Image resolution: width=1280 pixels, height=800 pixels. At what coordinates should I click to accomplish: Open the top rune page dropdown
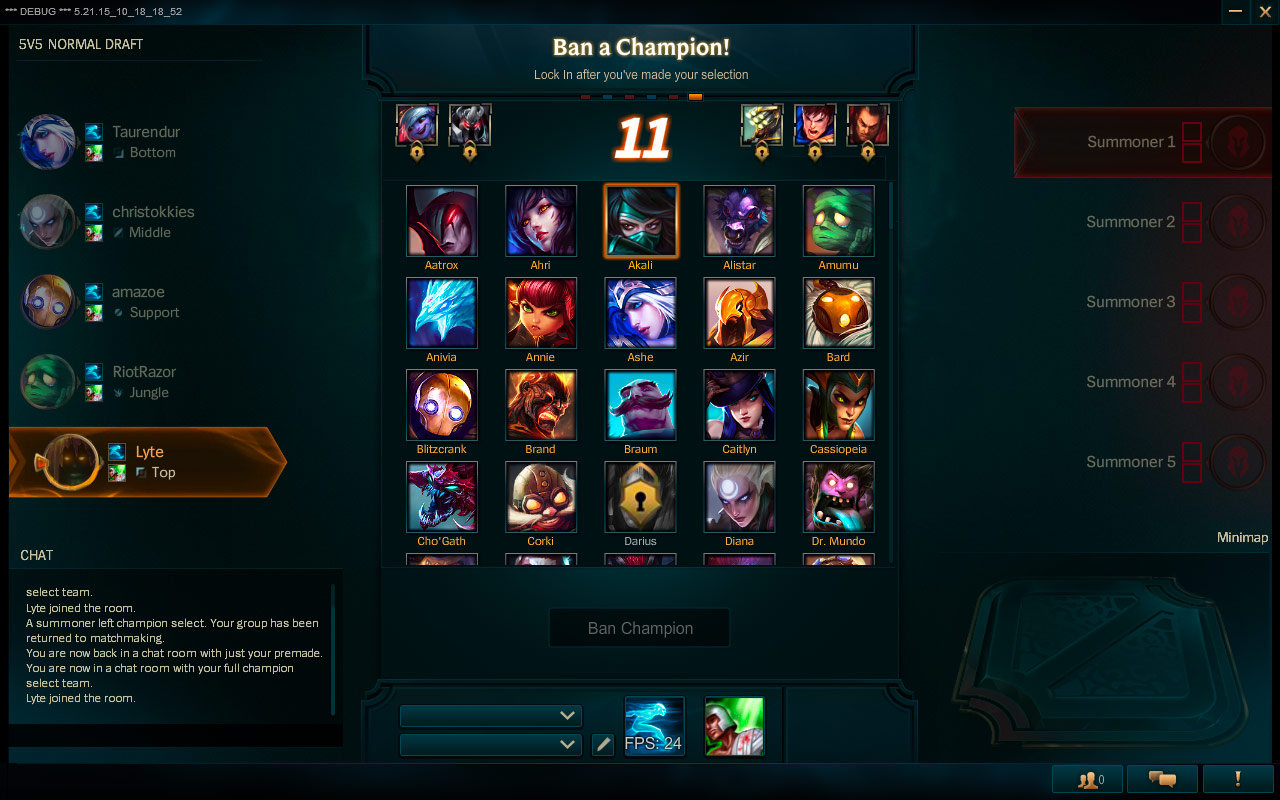click(x=490, y=716)
